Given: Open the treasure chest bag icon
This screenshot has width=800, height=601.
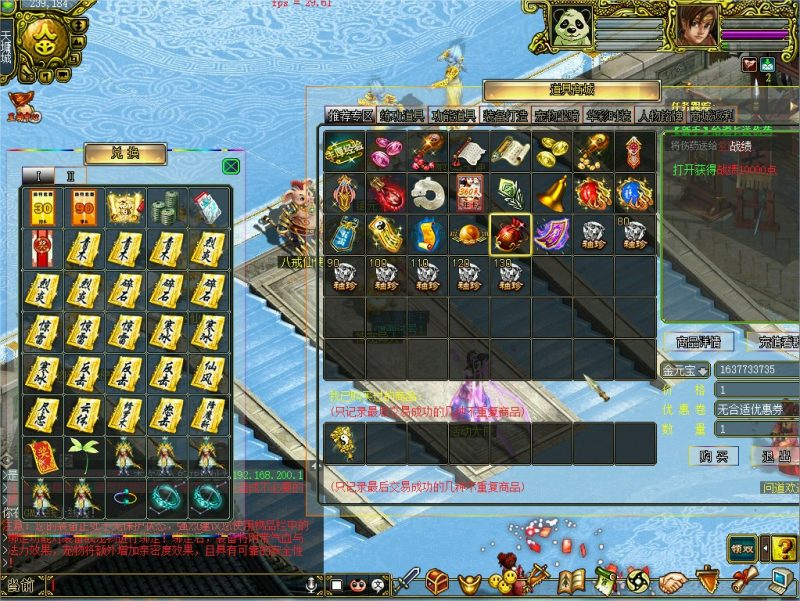Looking at the screenshot, I should pyautogui.click(x=437, y=581).
